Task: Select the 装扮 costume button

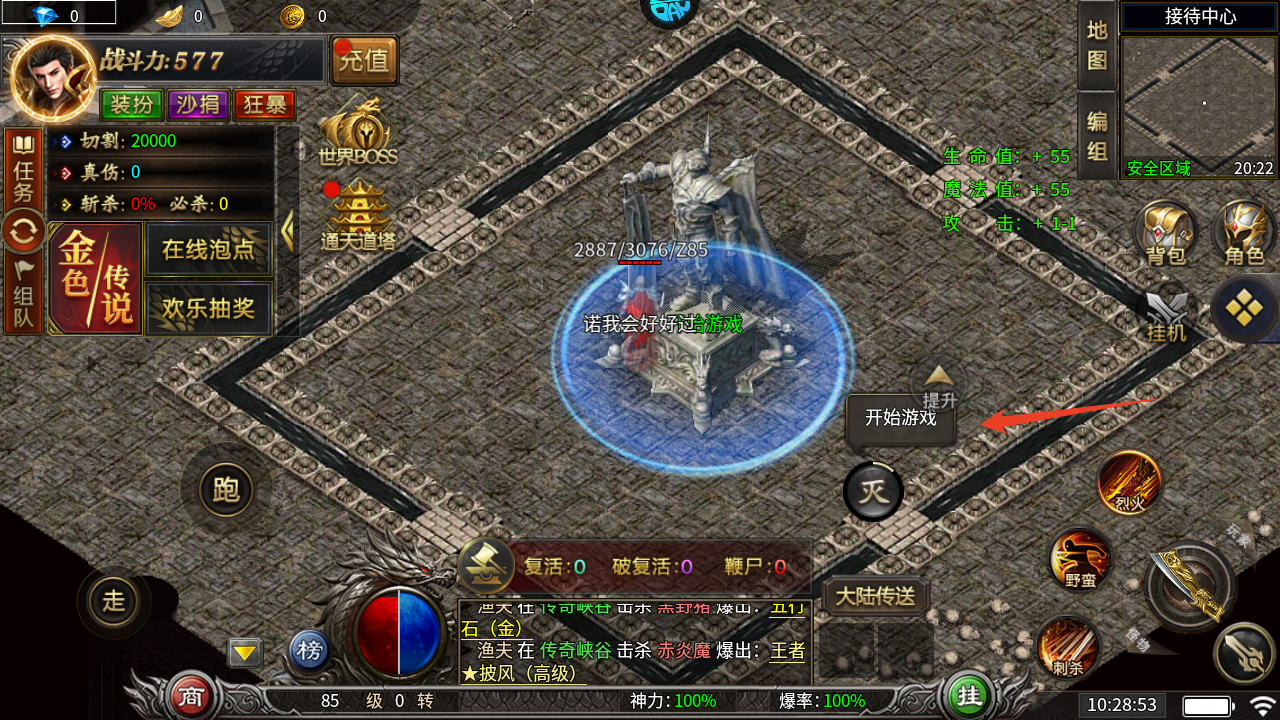Action: click(x=131, y=104)
